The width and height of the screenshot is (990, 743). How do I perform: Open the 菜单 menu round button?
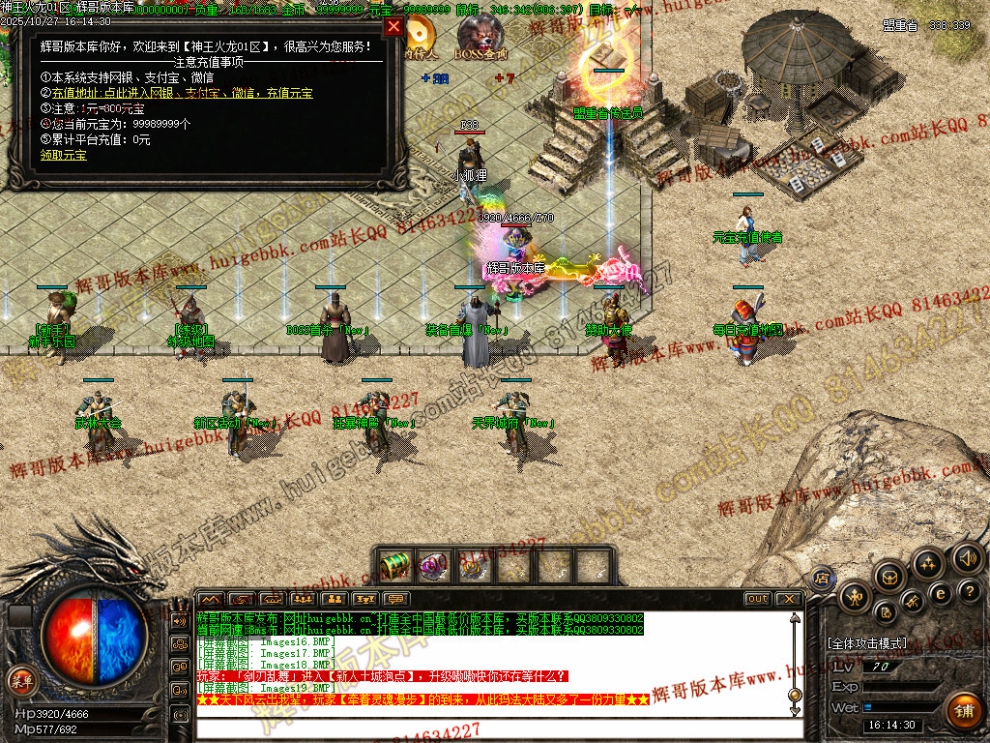(21, 682)
